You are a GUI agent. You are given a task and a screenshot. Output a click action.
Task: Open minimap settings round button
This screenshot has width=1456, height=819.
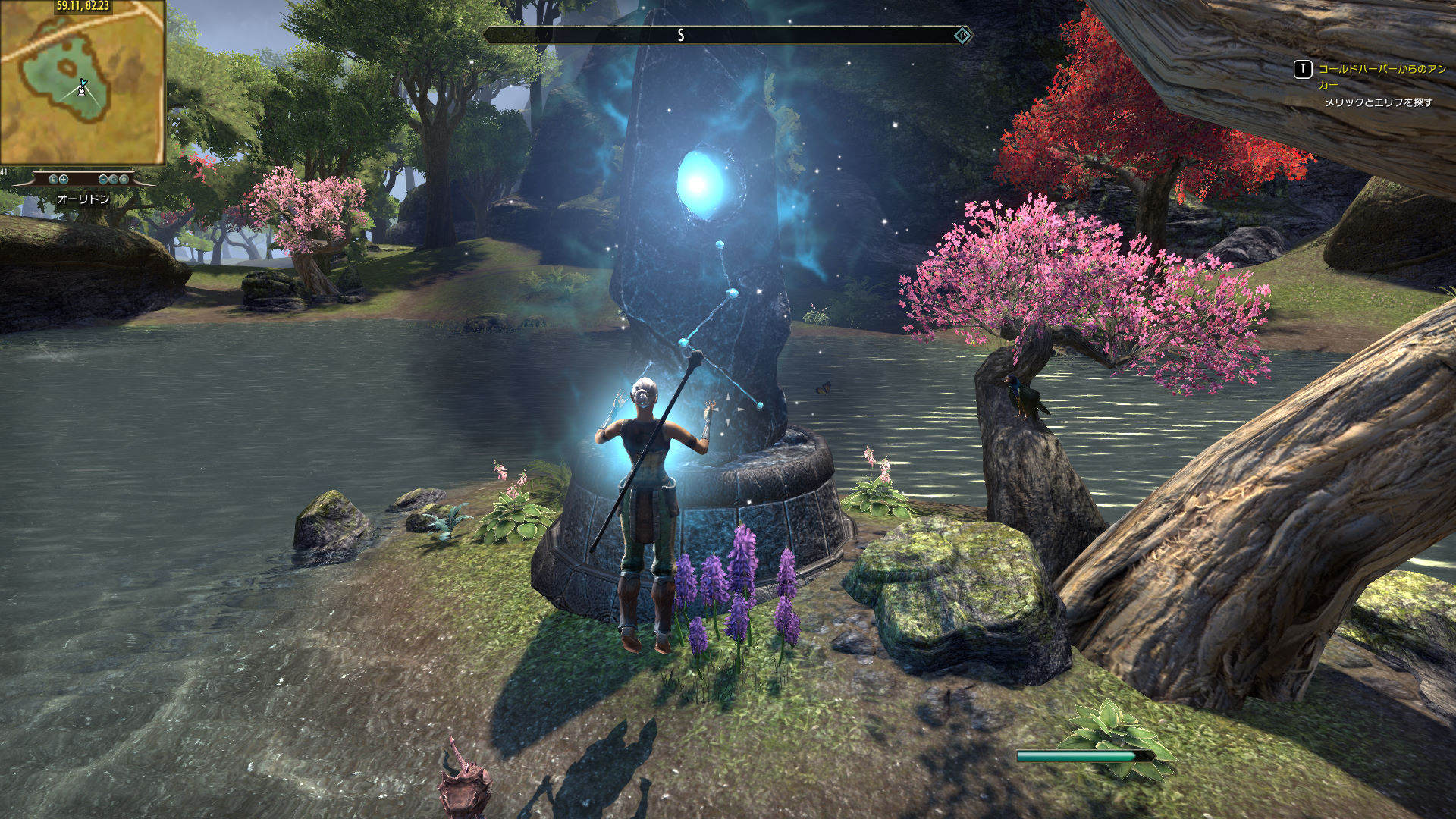pos(124,180)
